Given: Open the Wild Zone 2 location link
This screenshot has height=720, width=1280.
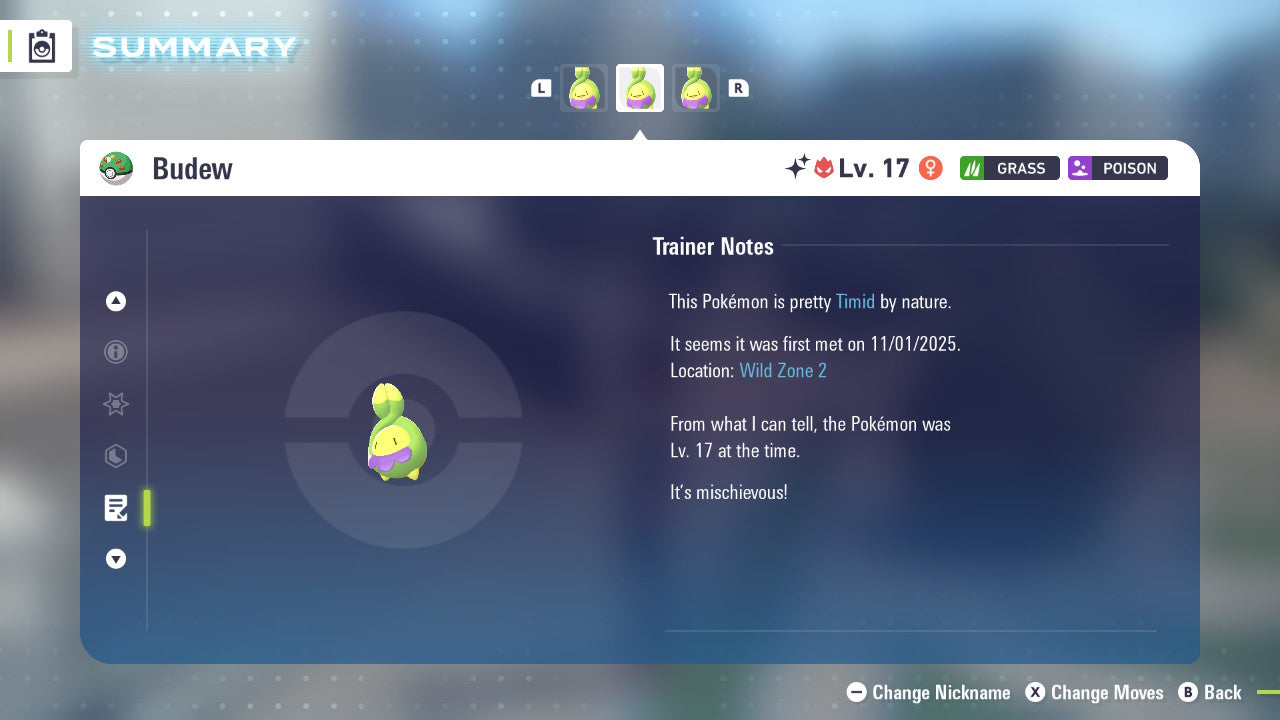Looking at the screenshot, I should (x=783, y=370).
